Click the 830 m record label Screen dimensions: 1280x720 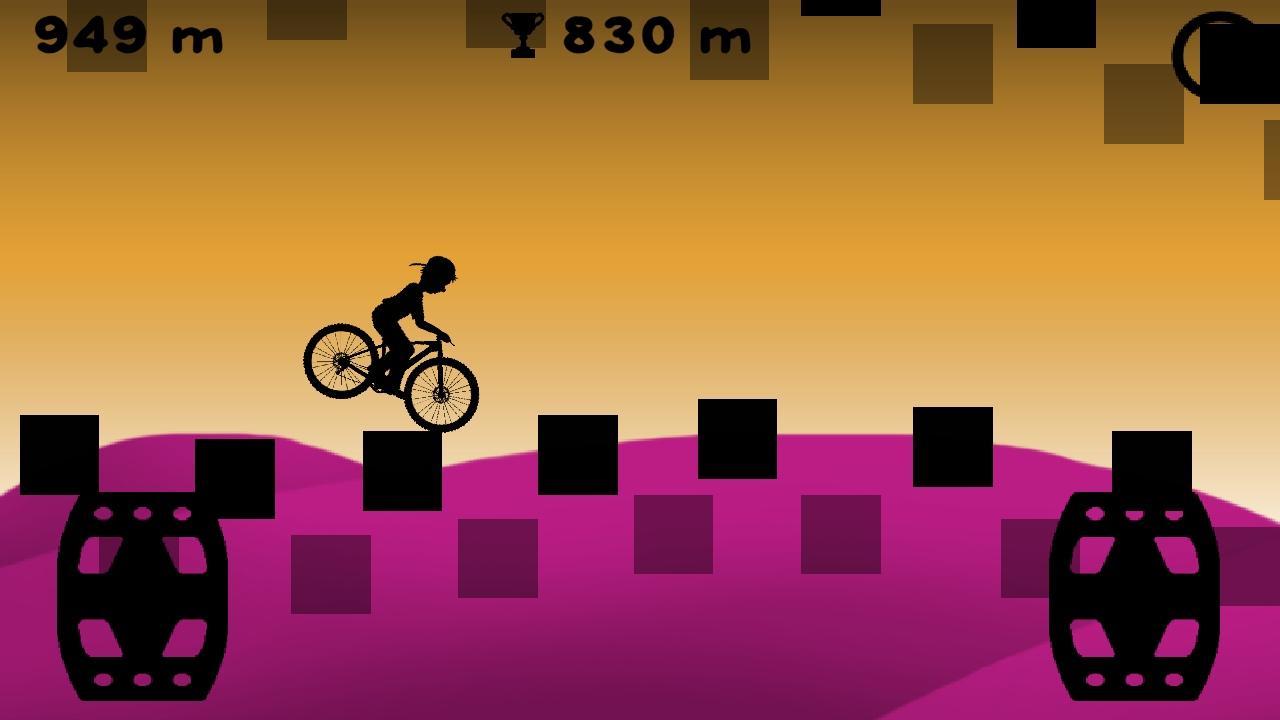pyautogui.click(x=650, y=36)
